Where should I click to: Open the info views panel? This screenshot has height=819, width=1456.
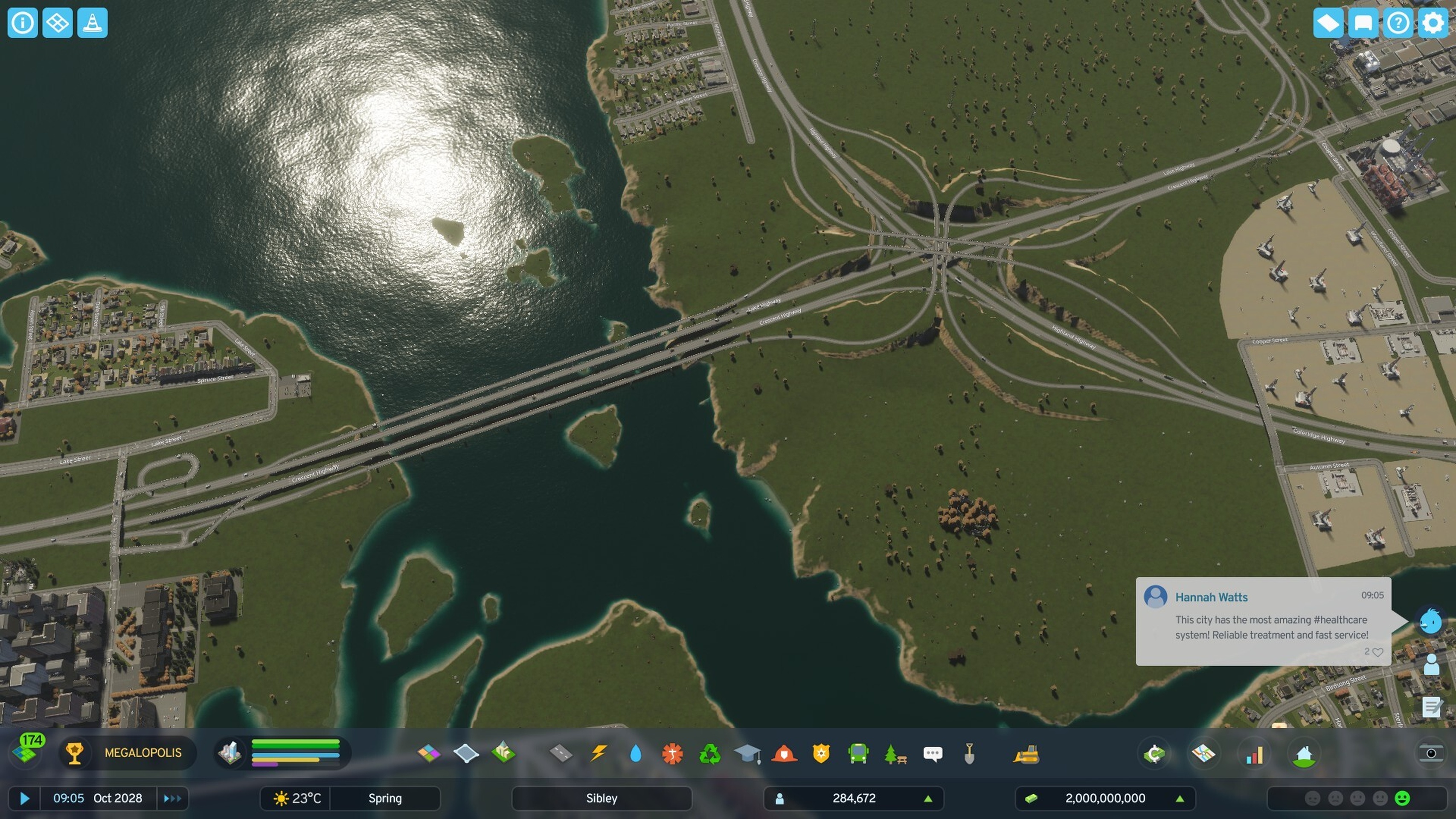point(23,23)
